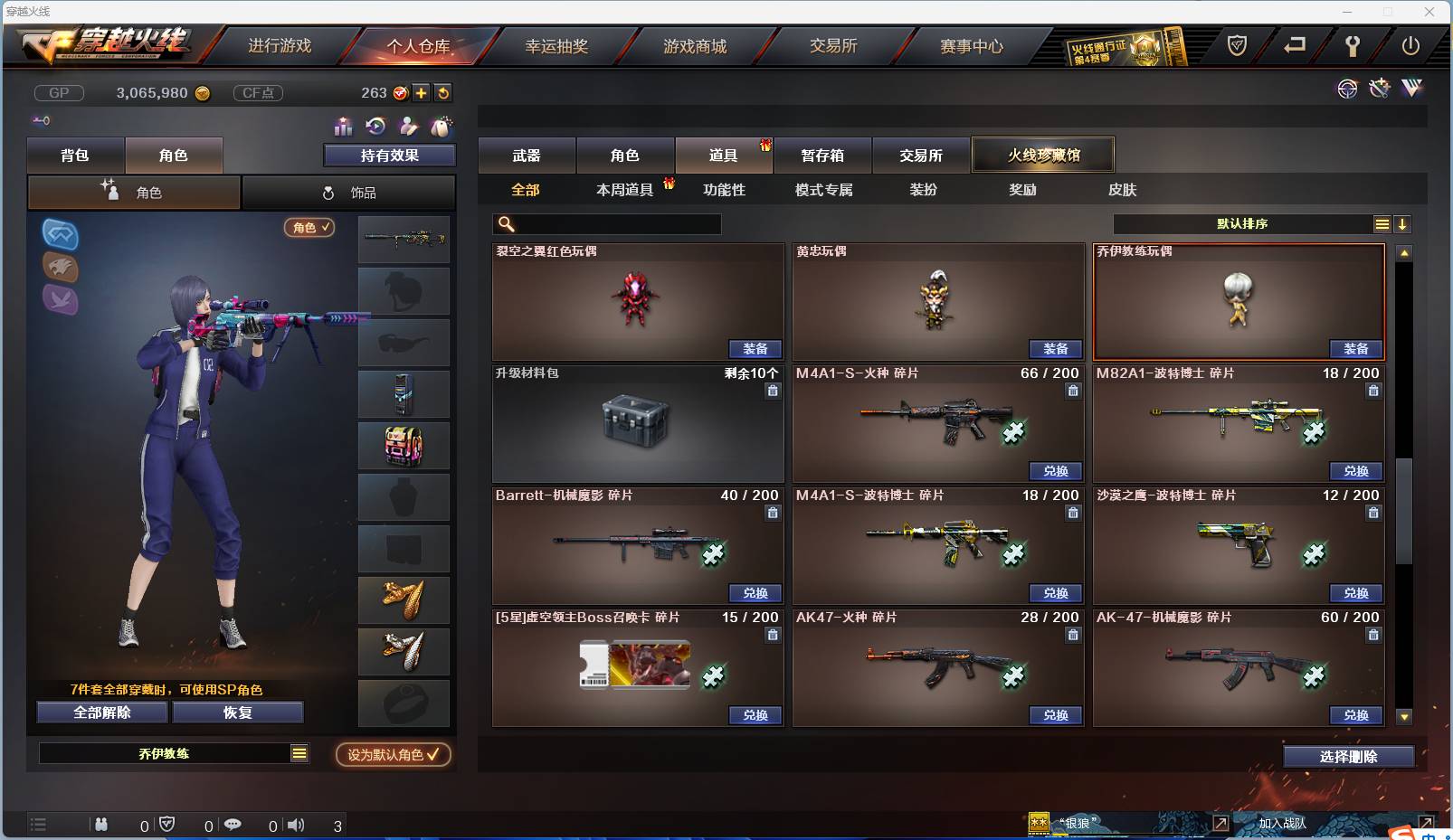Open the list layout menu beside sort bar
Image resolution: width=1453 pixels, height=840 pixels.
[1382, 223]
